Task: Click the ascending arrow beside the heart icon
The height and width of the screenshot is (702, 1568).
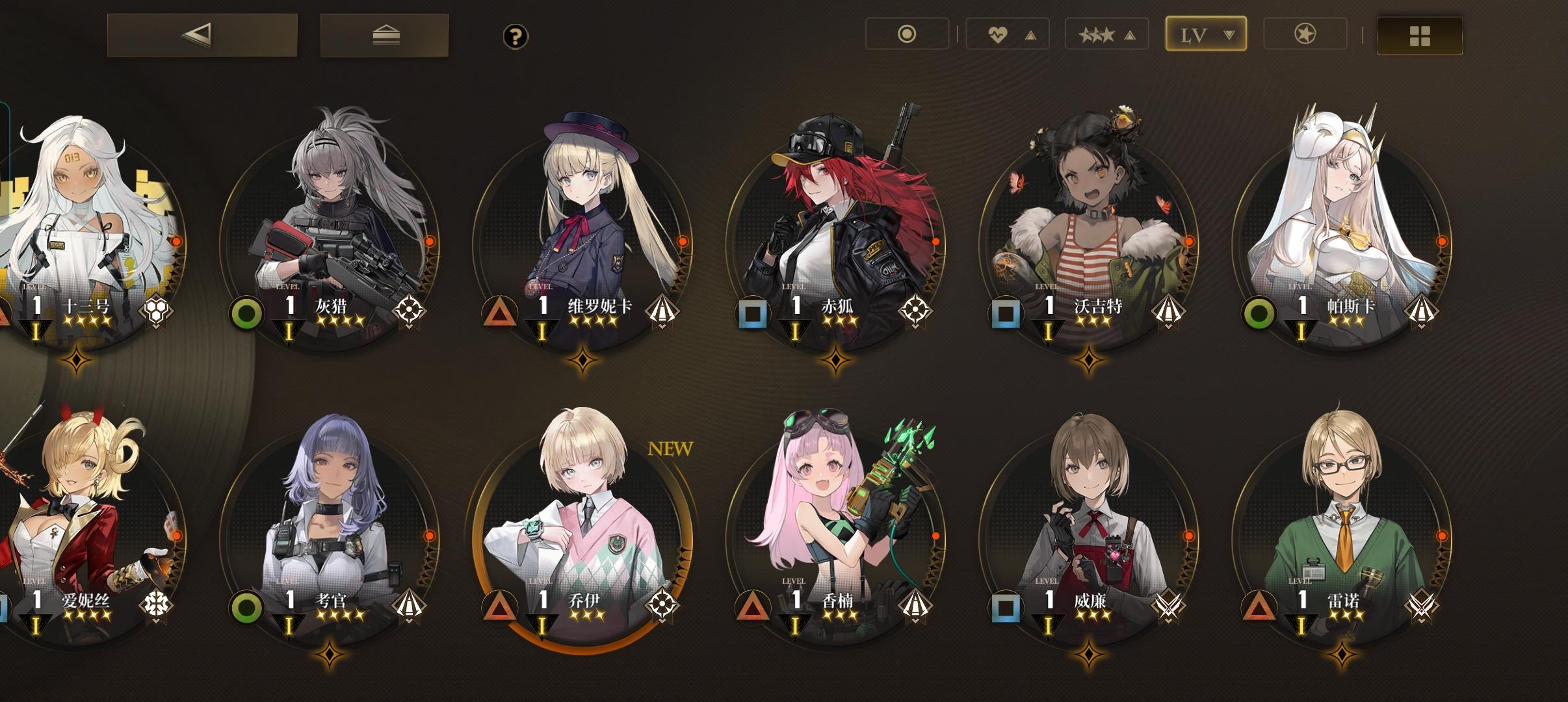Action: coord(1029,34)
